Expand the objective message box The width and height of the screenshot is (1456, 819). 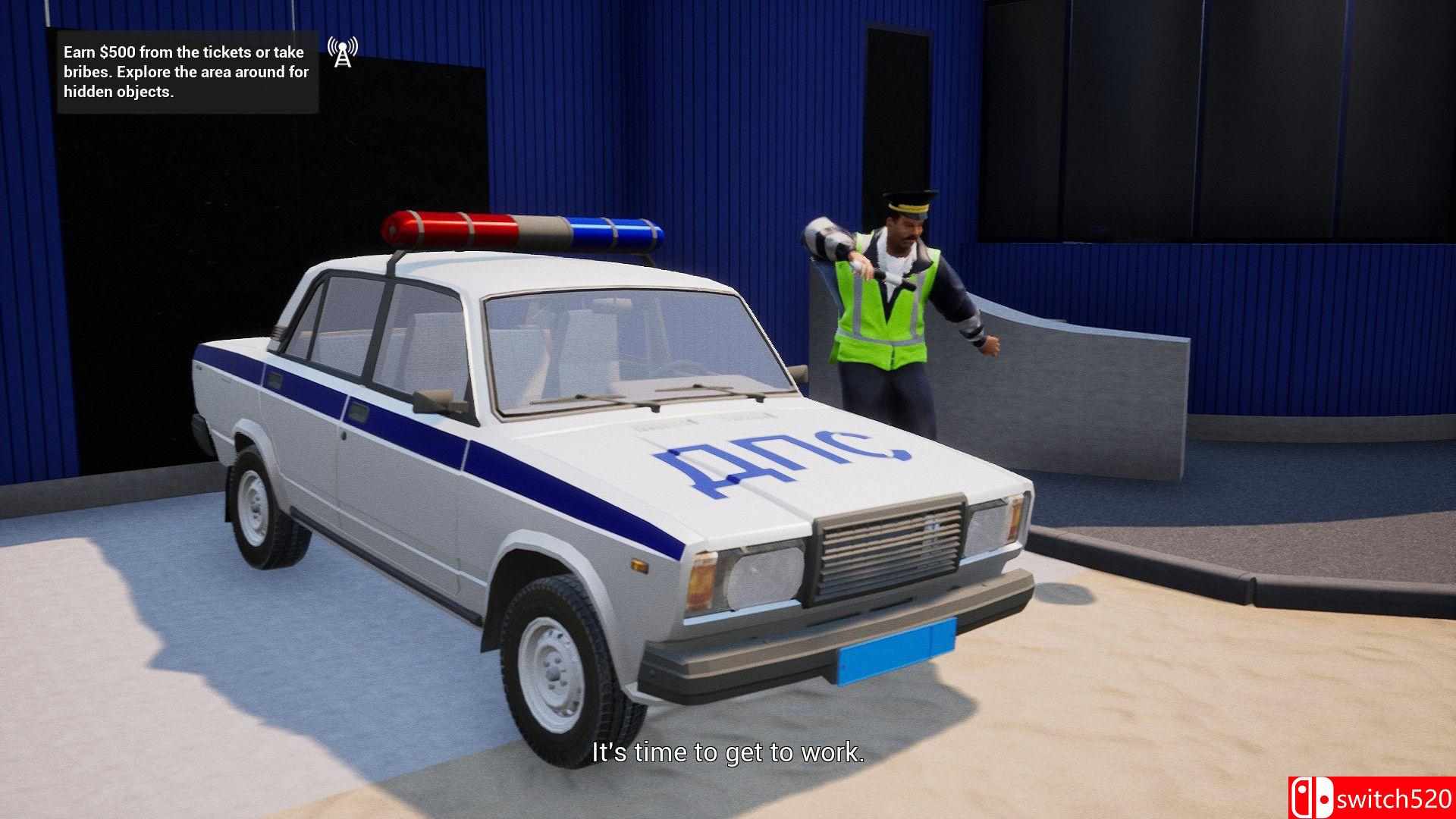click(x=186, y=72)
